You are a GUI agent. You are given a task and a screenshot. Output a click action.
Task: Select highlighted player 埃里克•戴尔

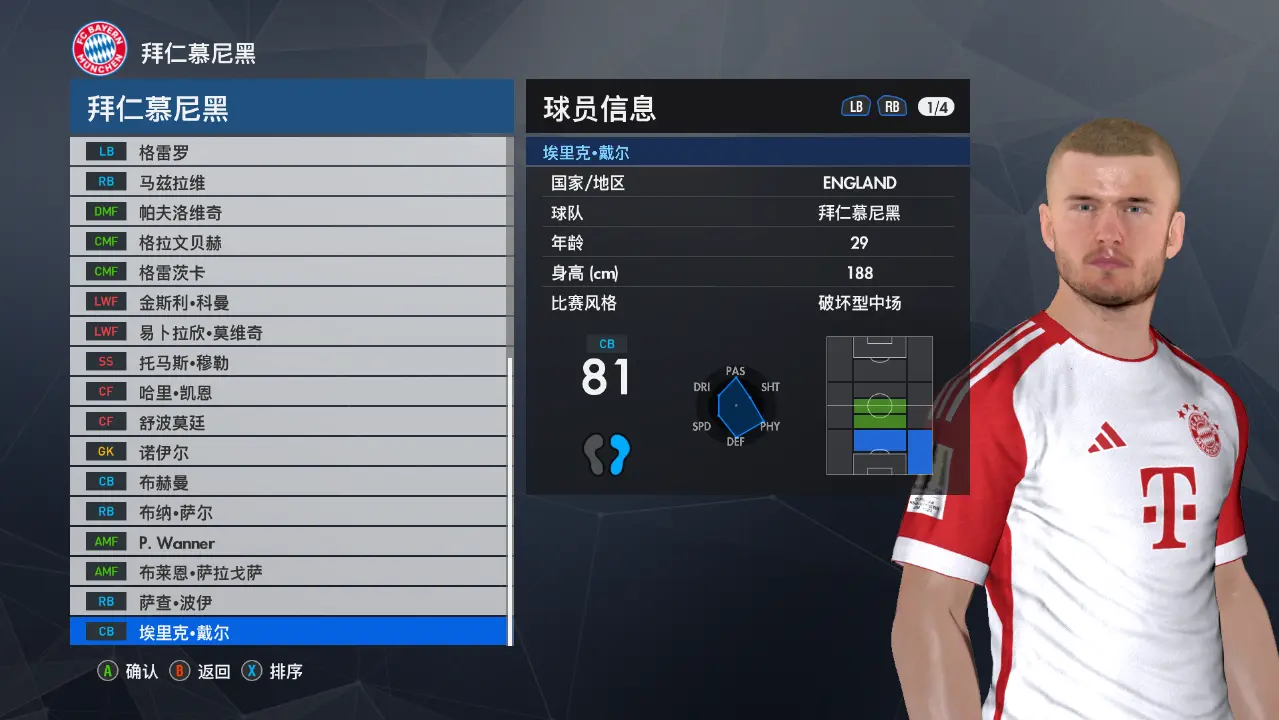pos(288,632)
